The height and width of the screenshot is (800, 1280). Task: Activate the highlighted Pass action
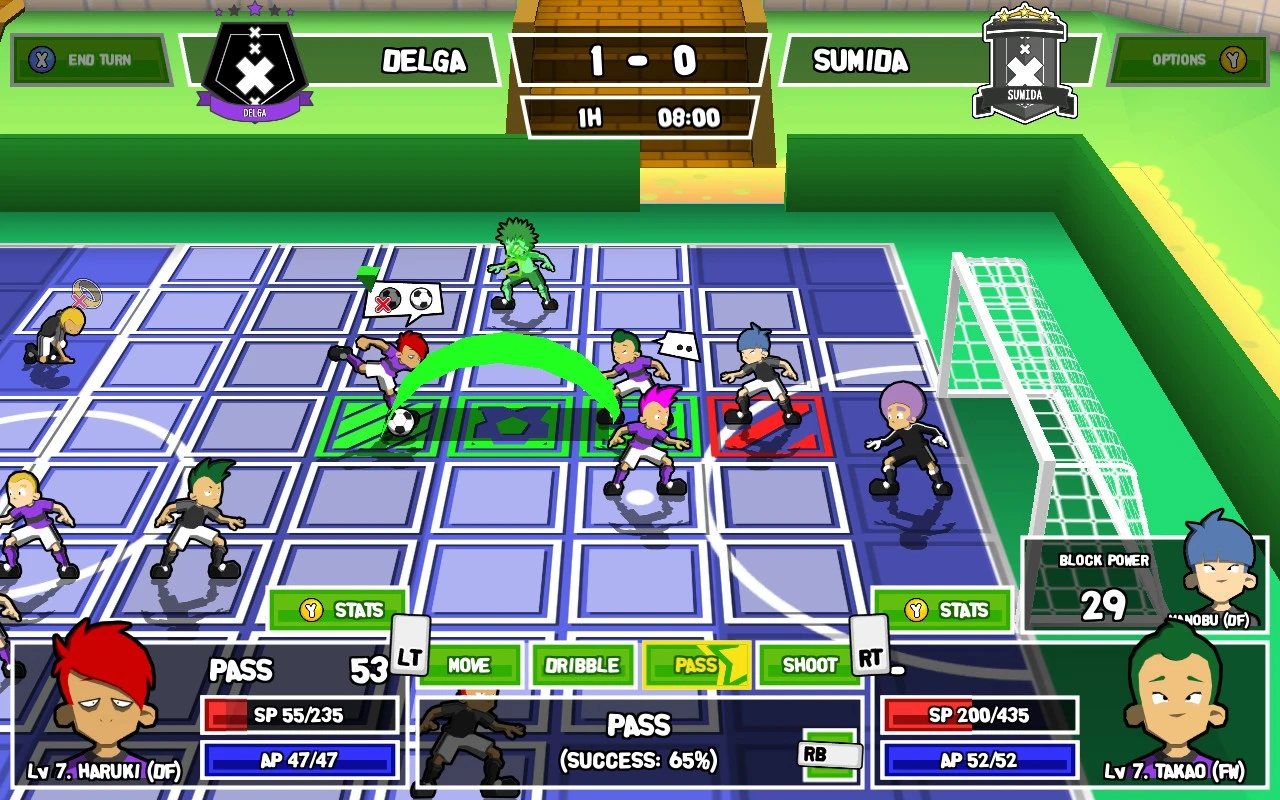coord(696,665)
